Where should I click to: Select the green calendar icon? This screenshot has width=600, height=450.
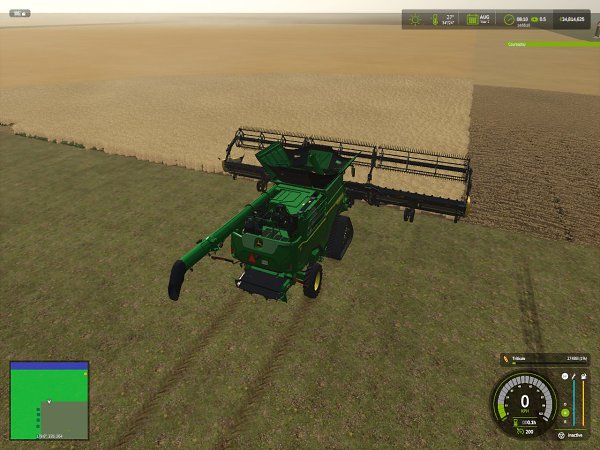point(469,18)
